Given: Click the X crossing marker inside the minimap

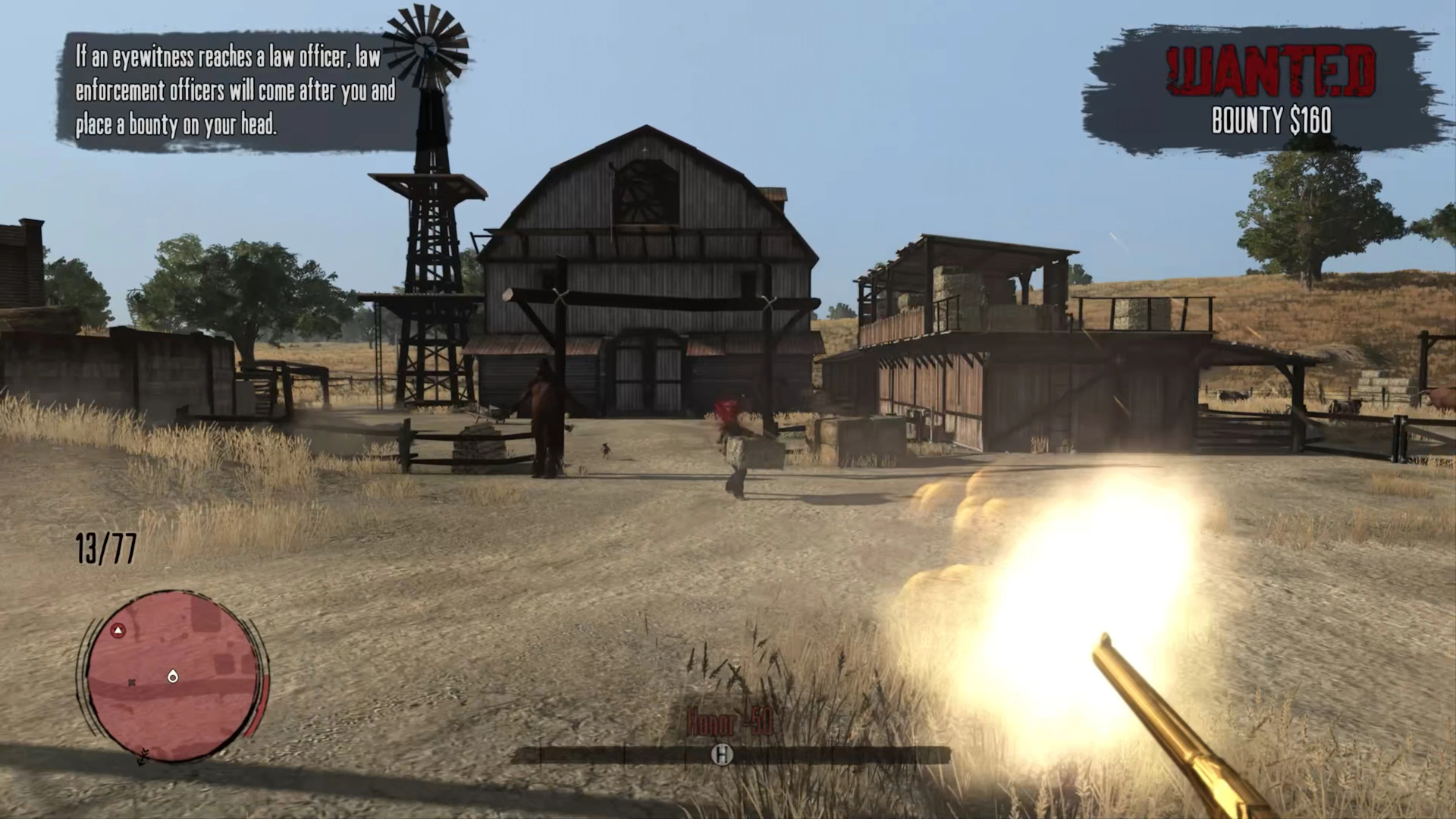Looking at the screenshot, I should pos(132,682).
